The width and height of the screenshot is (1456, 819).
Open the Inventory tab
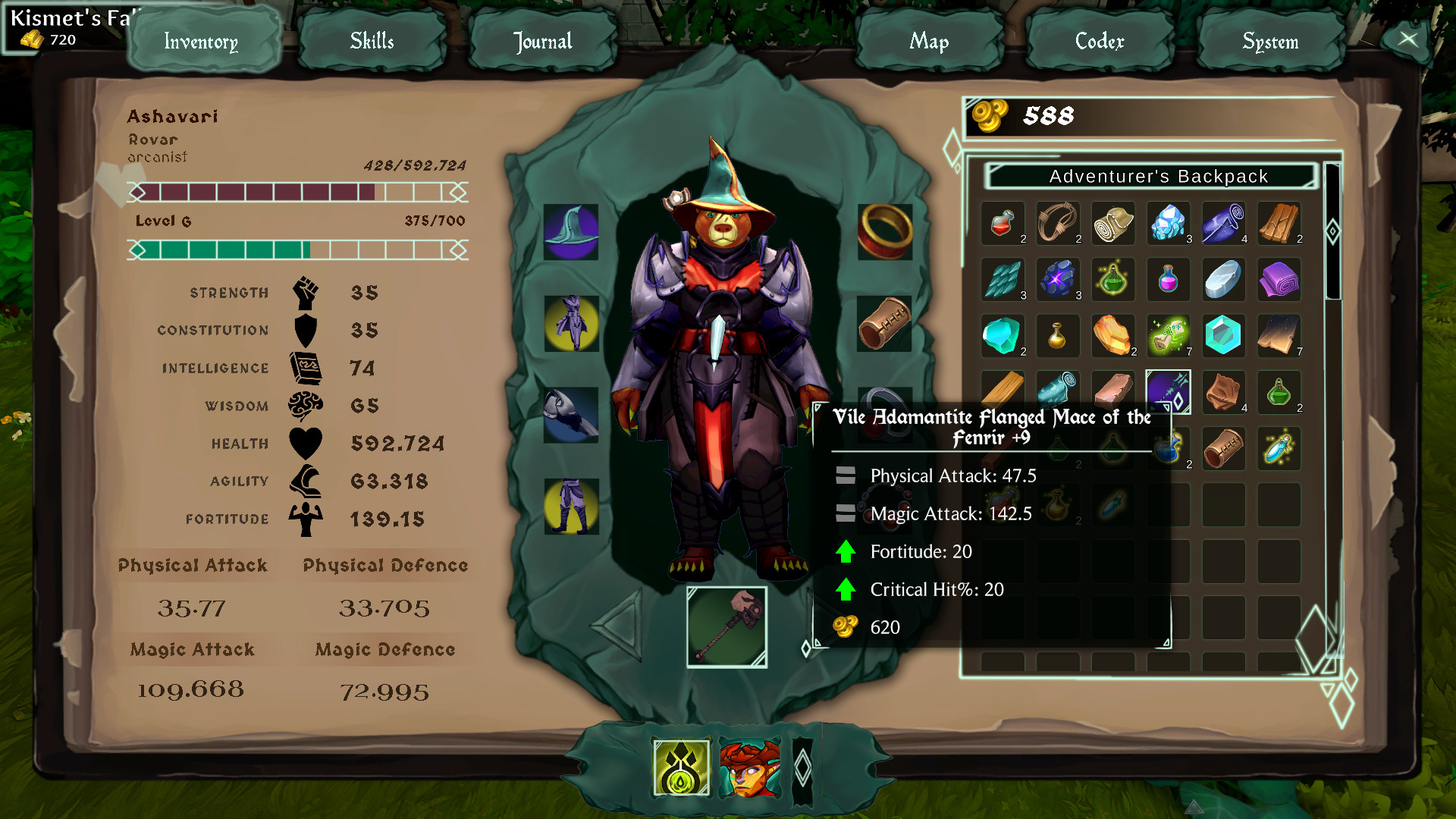[202, 42]
